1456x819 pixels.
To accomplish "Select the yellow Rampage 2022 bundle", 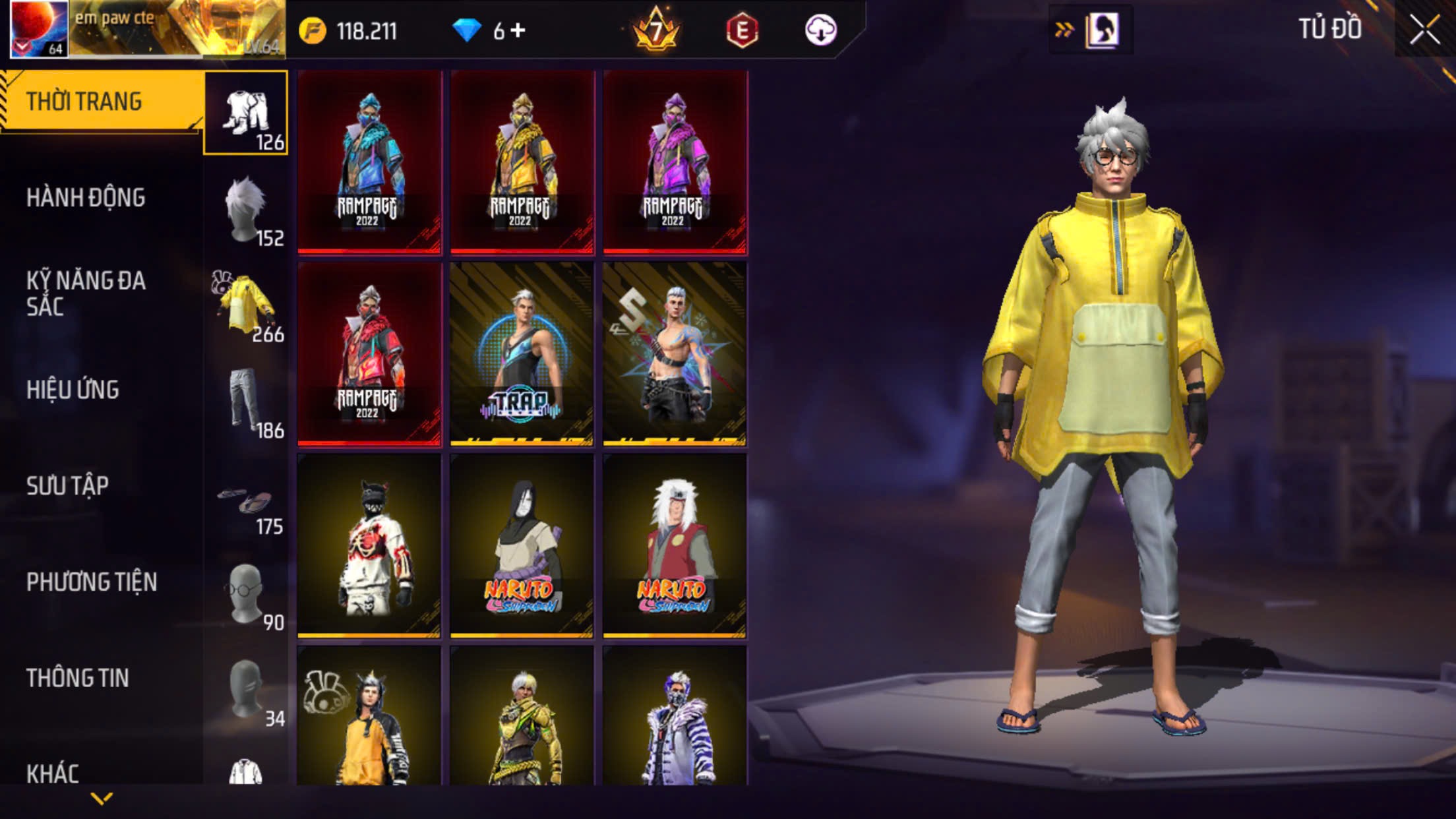I will click(522, 162).
